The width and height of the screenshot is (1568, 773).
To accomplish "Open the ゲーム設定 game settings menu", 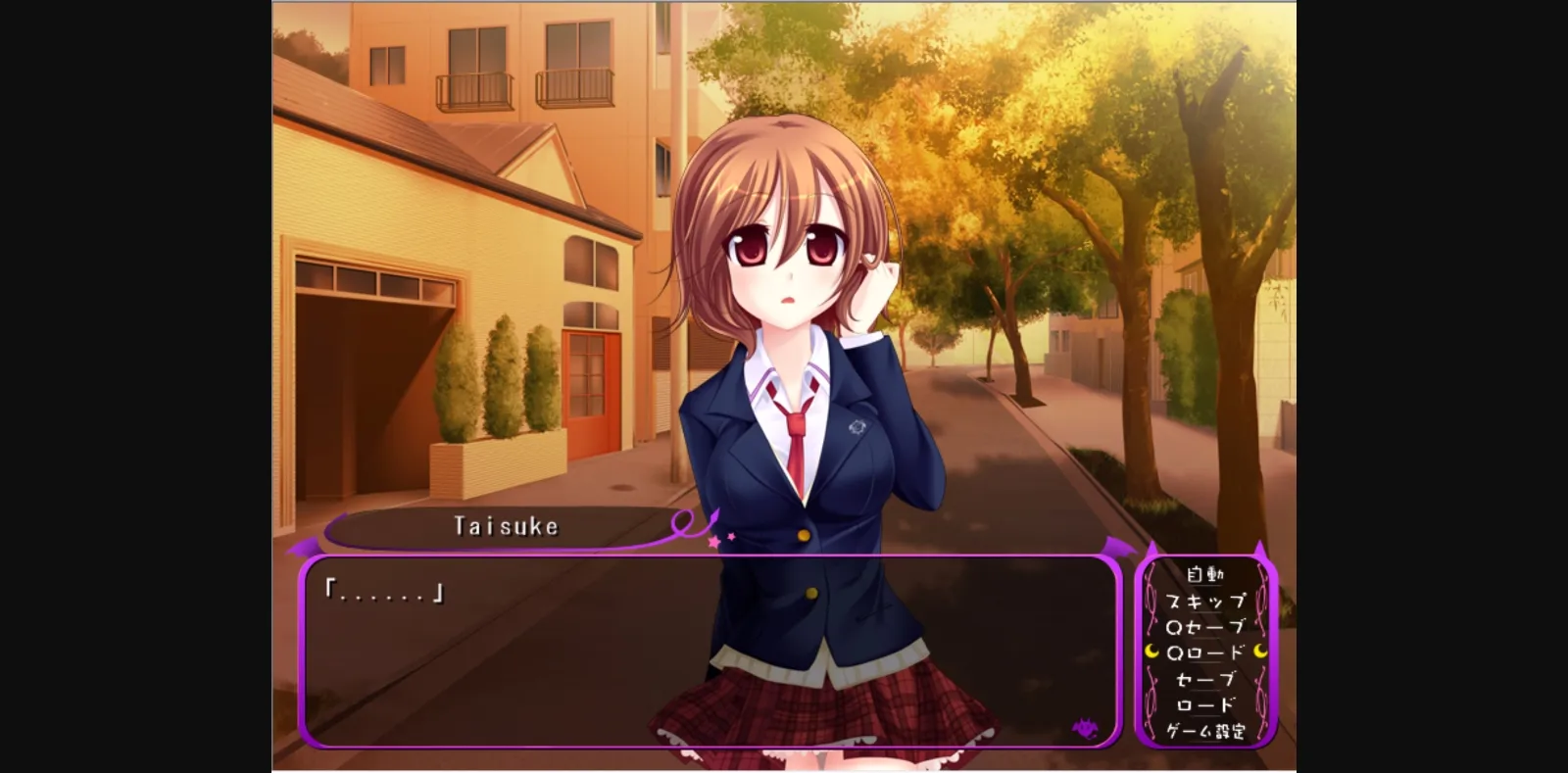I will point(1207,730).
